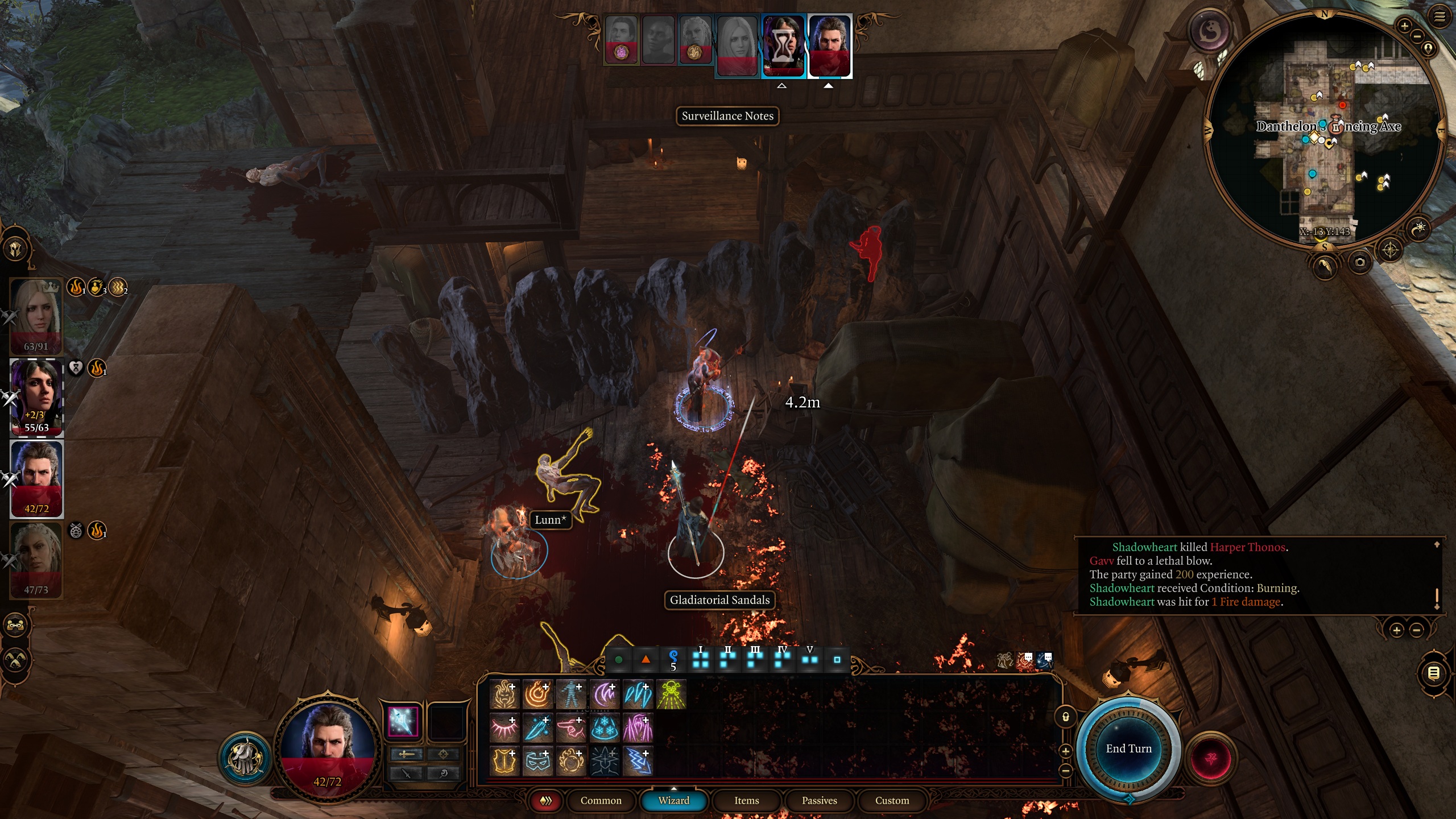Select the blonde crowned party member portrait
The height and width of the screenshot is (819, 1456).
pos(36,316)
